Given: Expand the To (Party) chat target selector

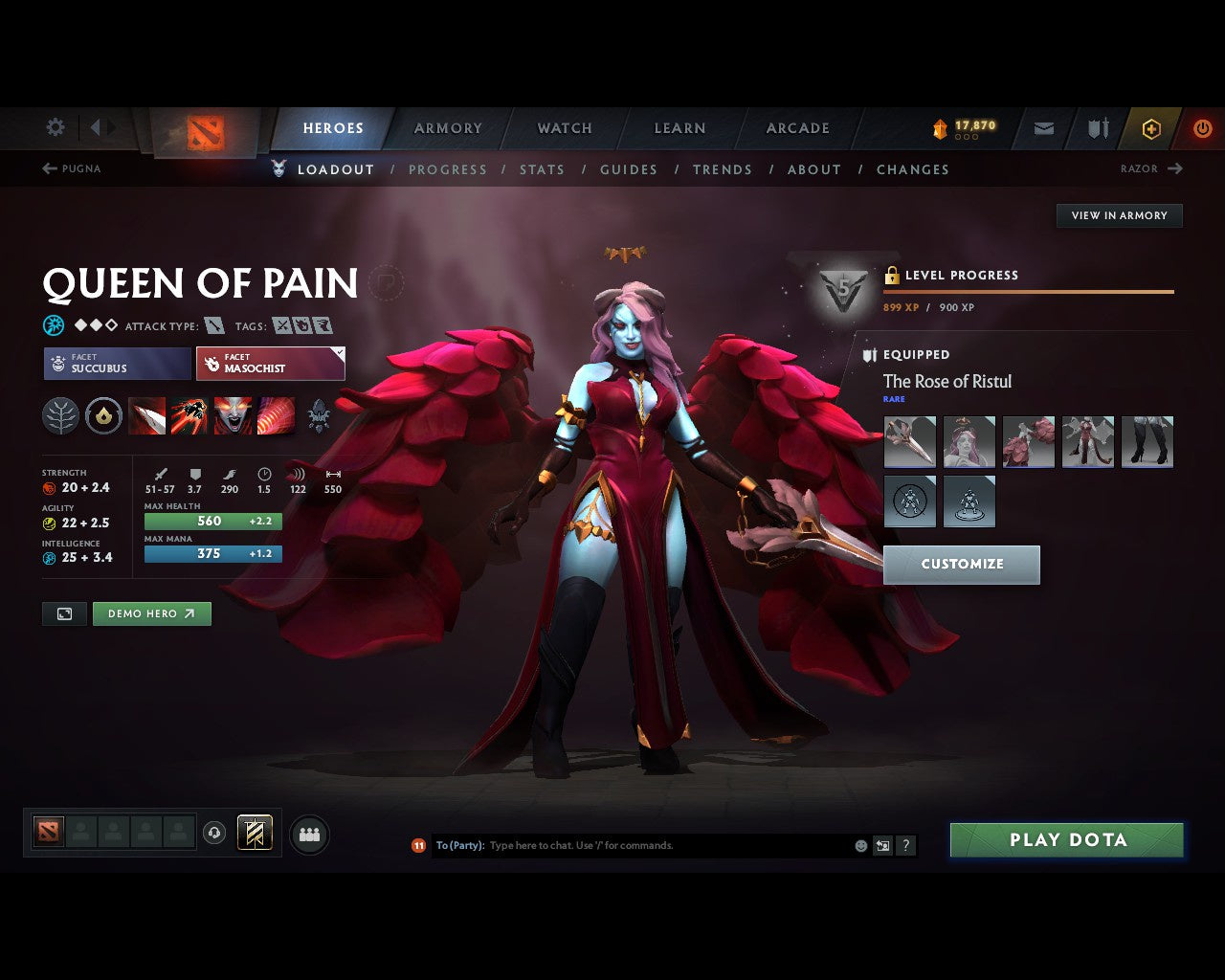Looking at the screenshot, I should [x=461, y=845].
